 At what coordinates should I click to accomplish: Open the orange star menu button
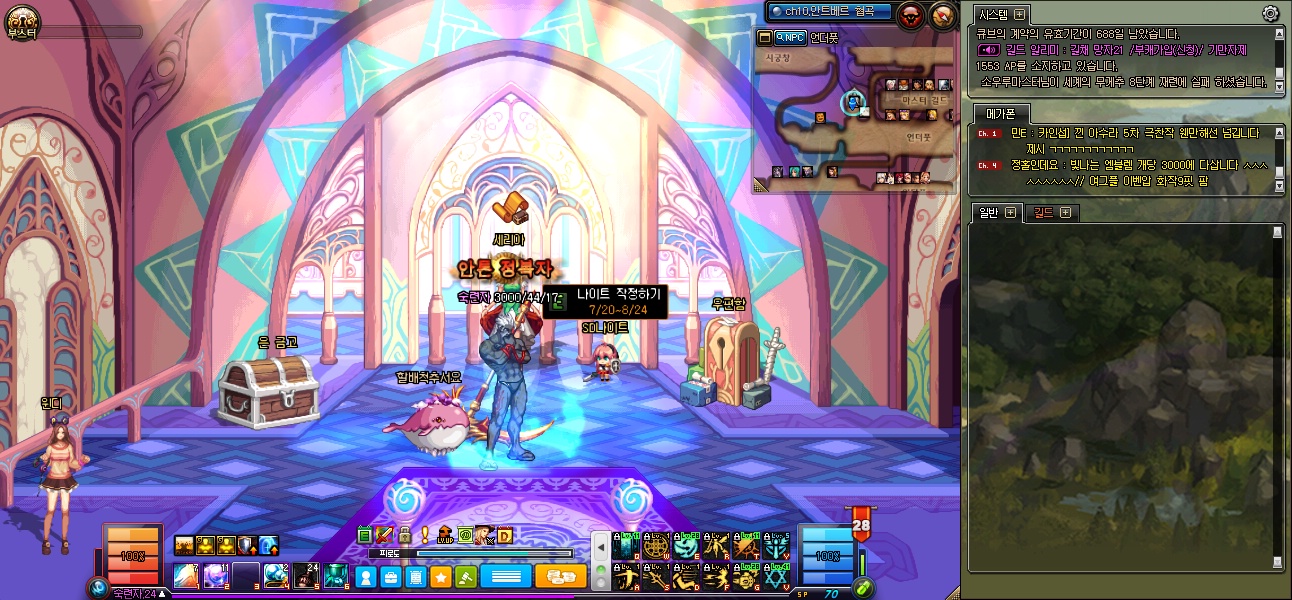click(x=441, y=577)
